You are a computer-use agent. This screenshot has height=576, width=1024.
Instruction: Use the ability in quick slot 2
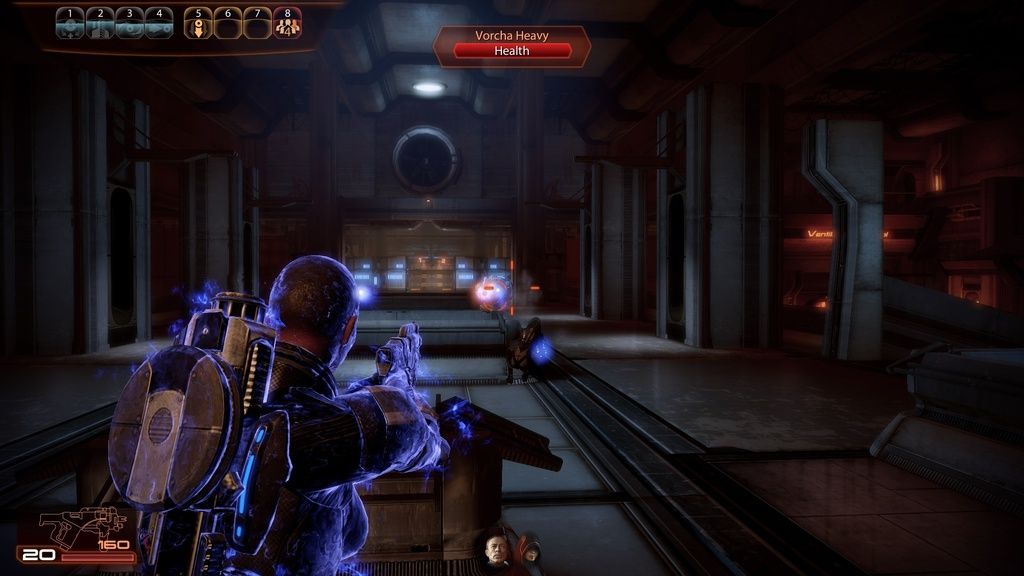click(100, 23)
